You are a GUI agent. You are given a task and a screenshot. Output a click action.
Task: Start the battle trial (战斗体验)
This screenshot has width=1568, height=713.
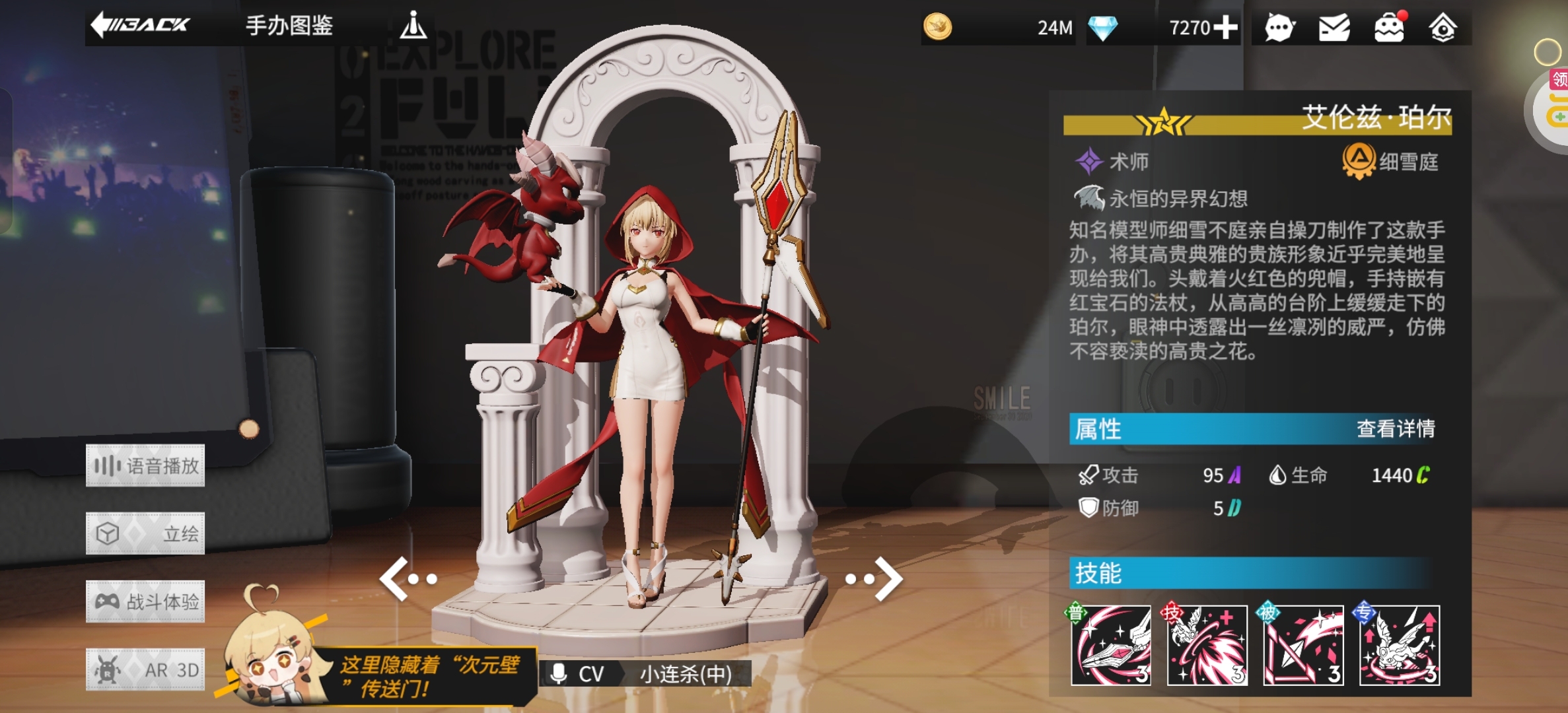[145, 601]
